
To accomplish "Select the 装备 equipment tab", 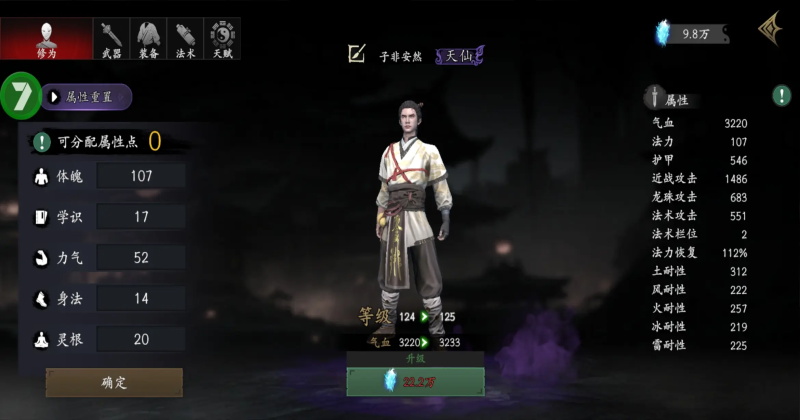I will tap(149, 38).
